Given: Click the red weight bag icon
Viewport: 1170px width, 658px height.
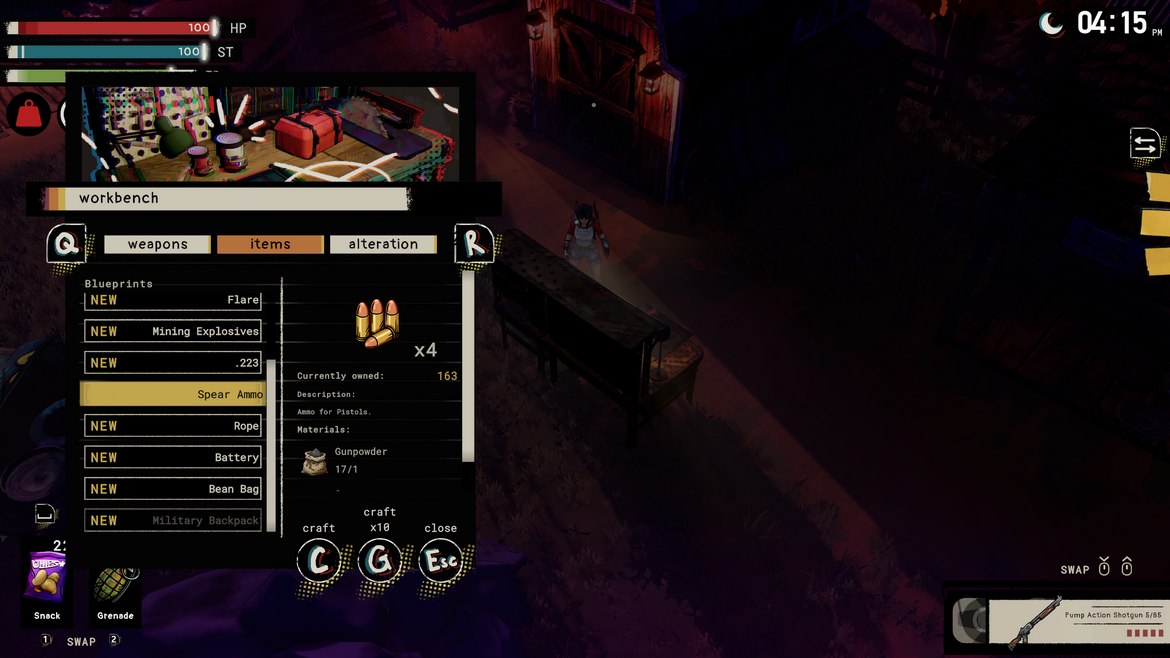Looking at the screenshot, I should click(28, 115).
